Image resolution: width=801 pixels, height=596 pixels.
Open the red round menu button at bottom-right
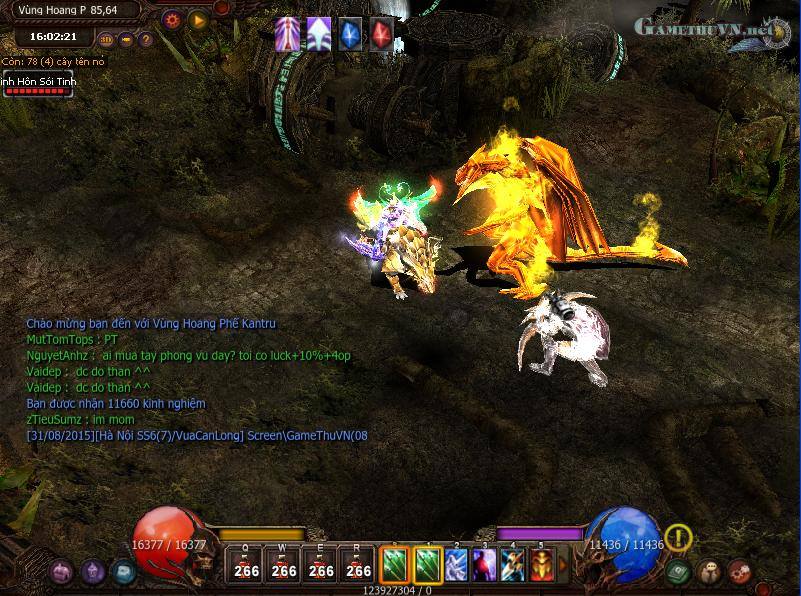coord(740,572)
